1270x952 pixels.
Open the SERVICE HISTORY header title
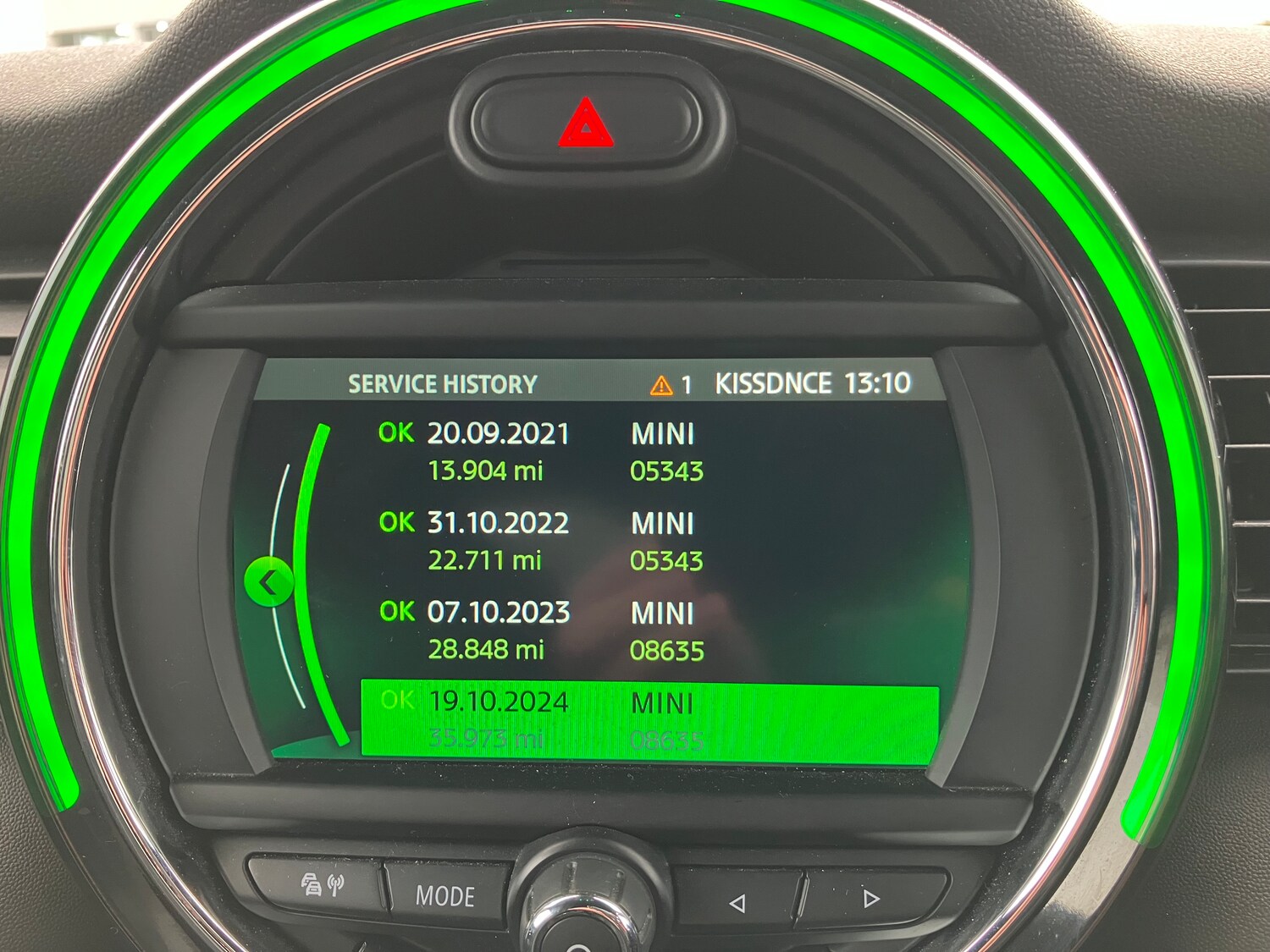coord(441,385)
